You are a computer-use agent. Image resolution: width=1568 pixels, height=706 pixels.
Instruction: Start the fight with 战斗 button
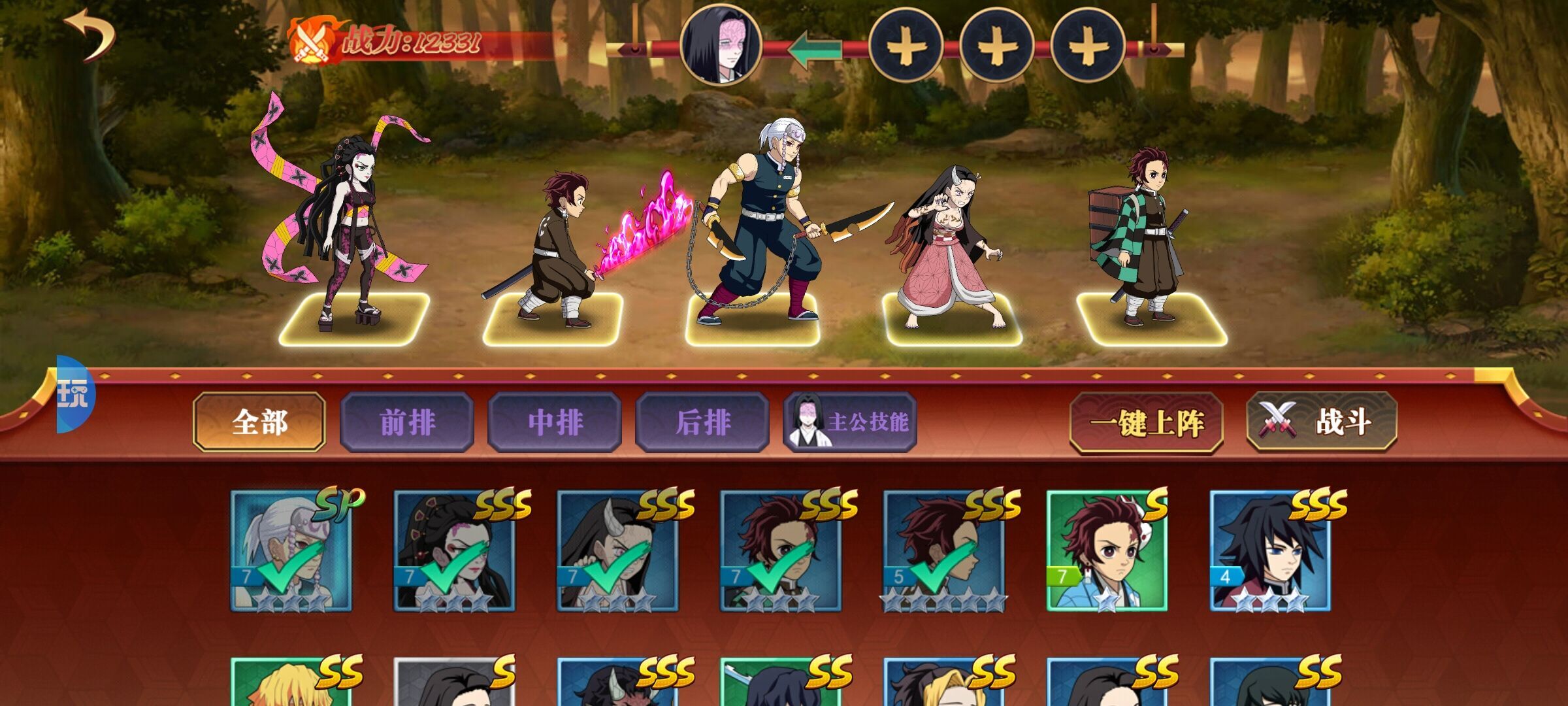pos(1321,422)
